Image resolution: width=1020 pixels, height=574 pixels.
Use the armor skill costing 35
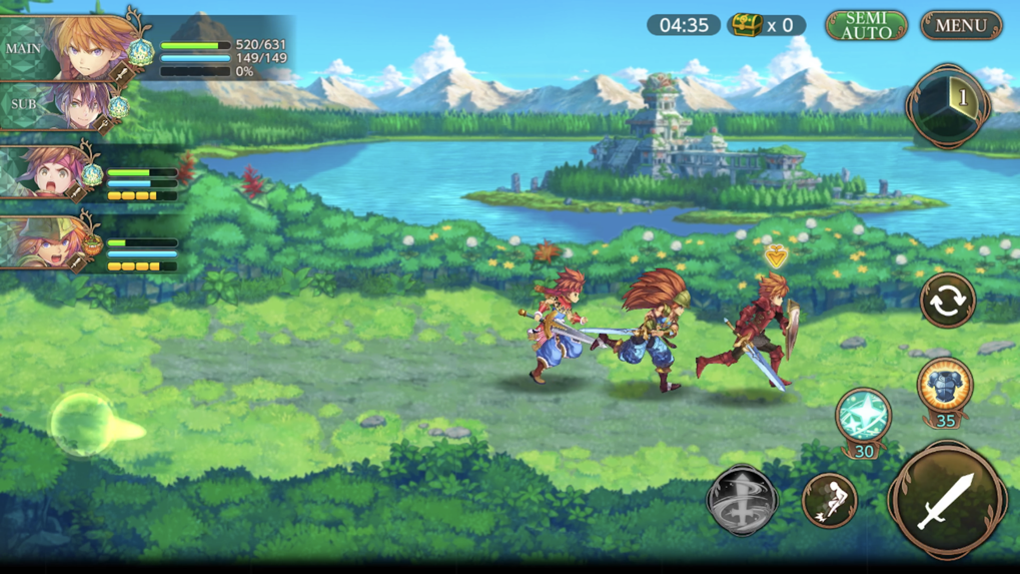944,386
